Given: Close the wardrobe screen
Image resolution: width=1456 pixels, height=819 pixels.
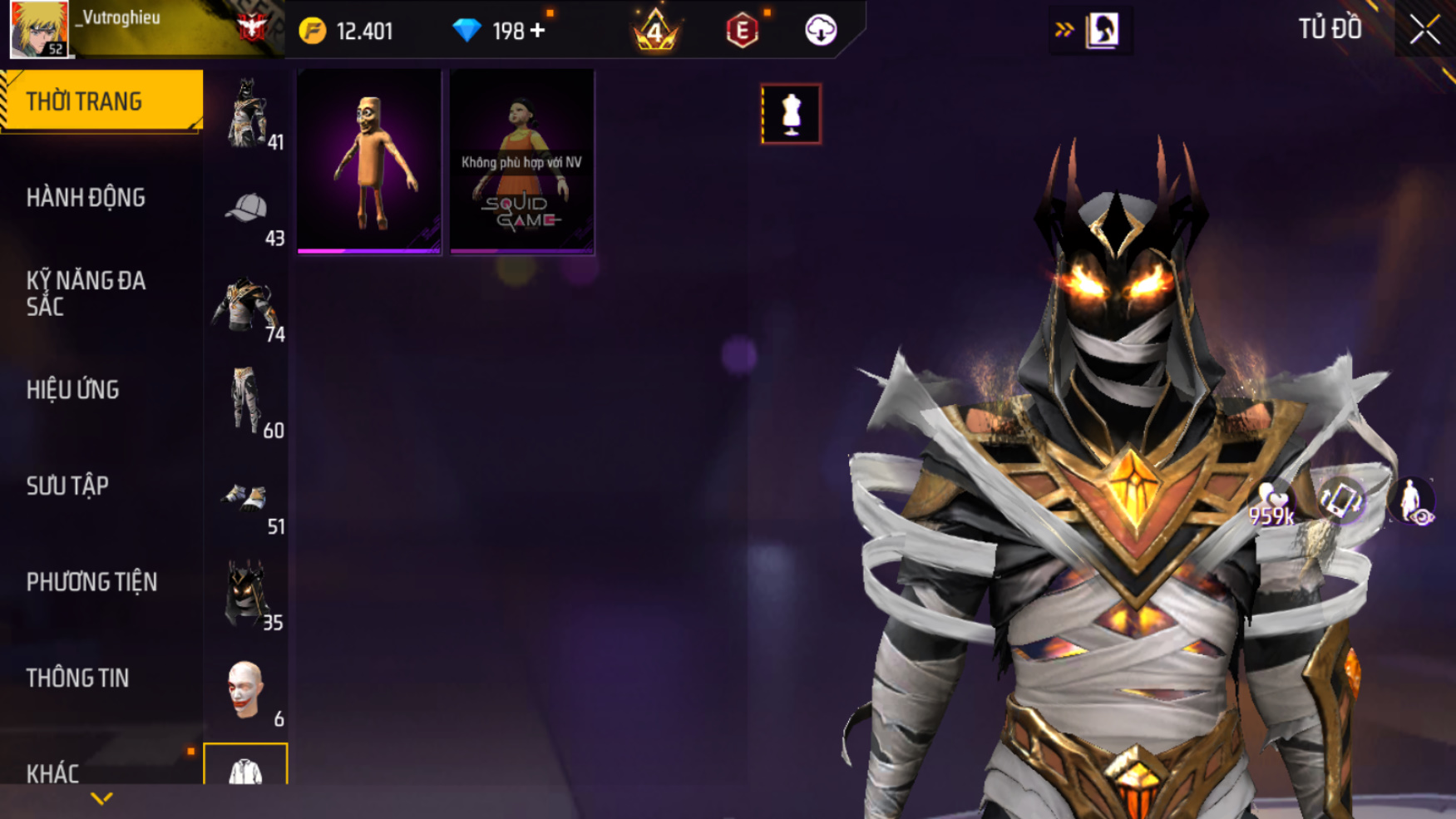Looking at the screenshot, I should [x=1424, y=30].
